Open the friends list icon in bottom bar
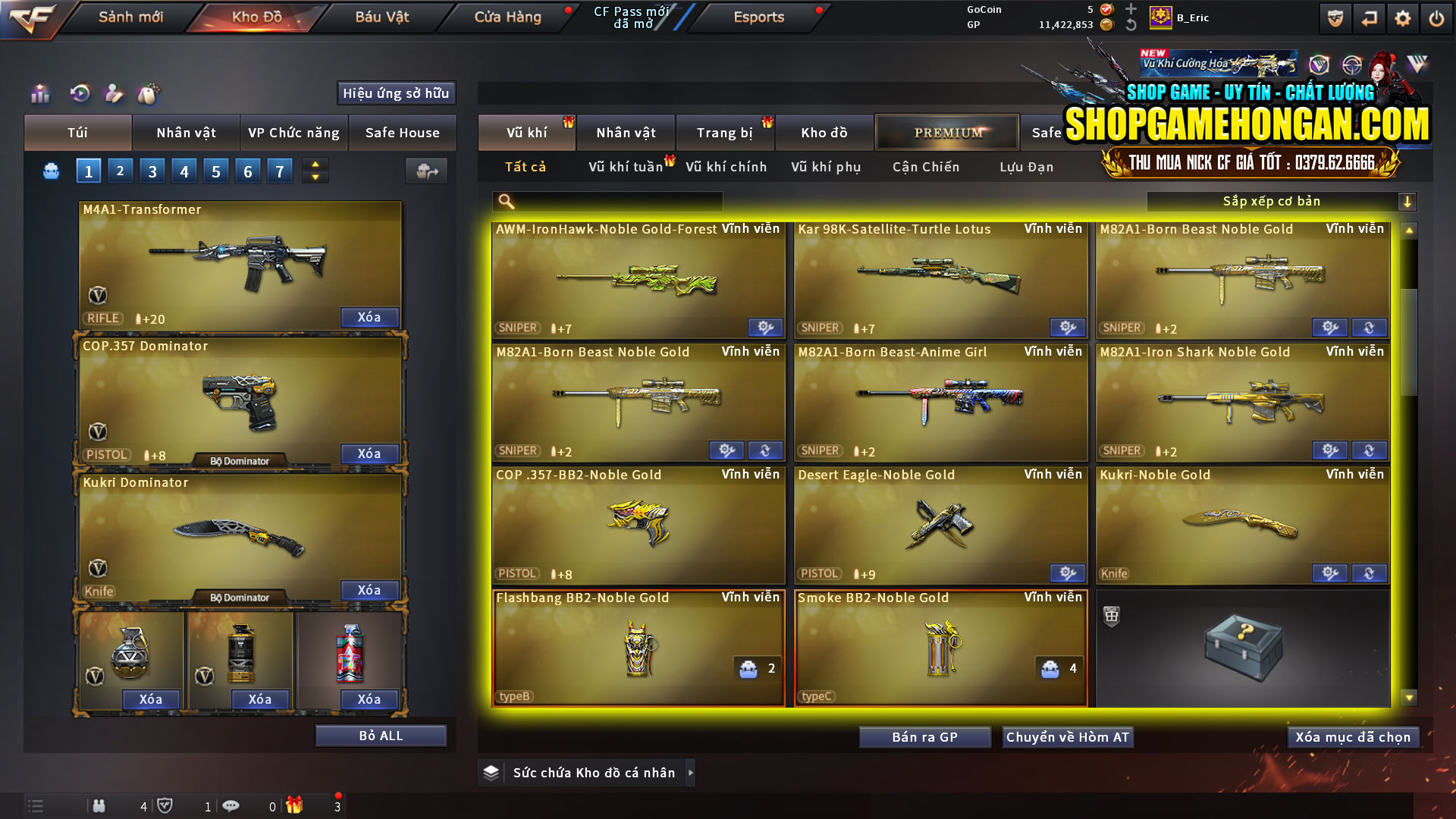Screen dimensions: 1456x819 coord(99,806)
